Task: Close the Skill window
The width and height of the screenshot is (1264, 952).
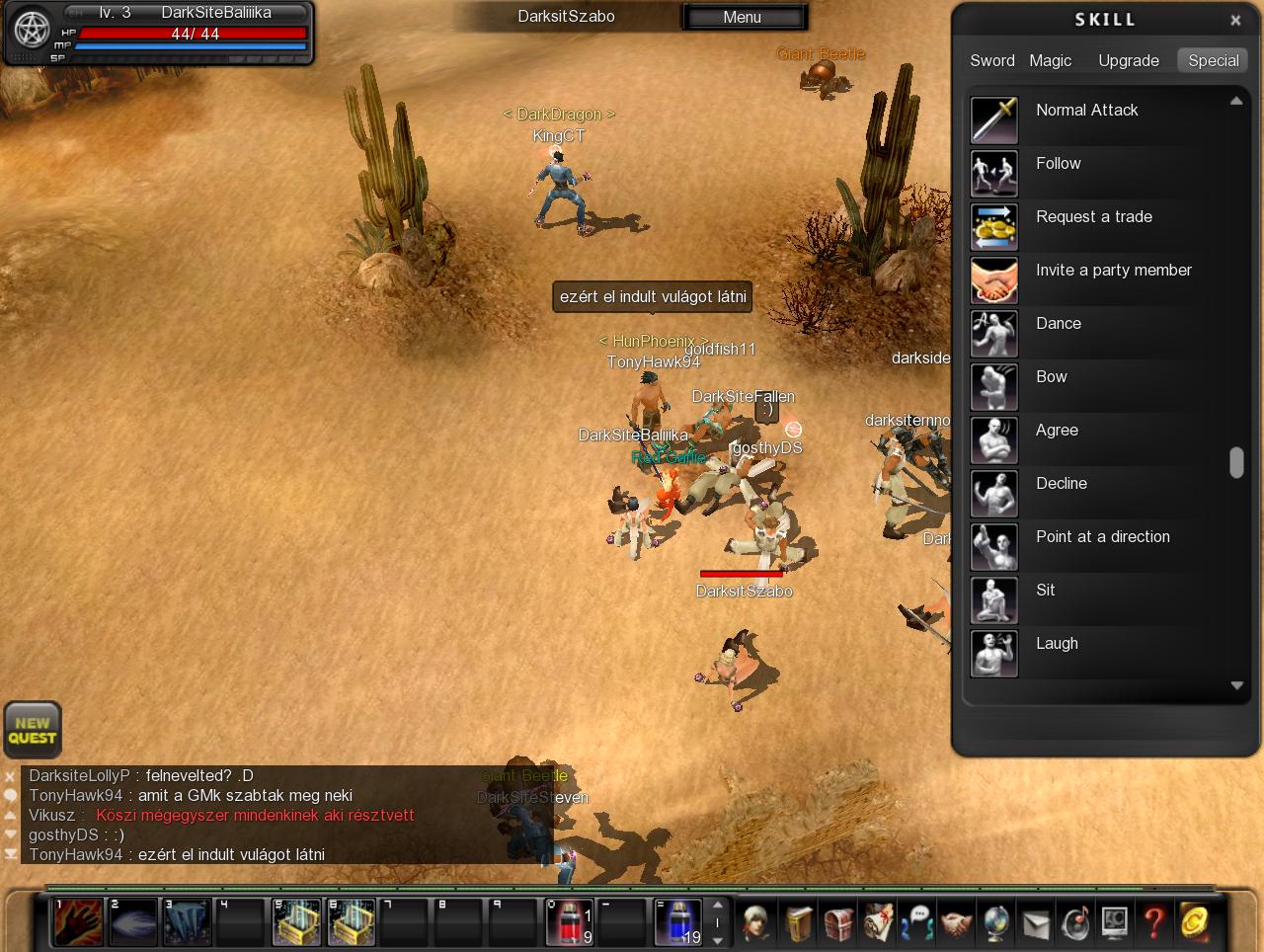Action: (x=1234, y=20)
